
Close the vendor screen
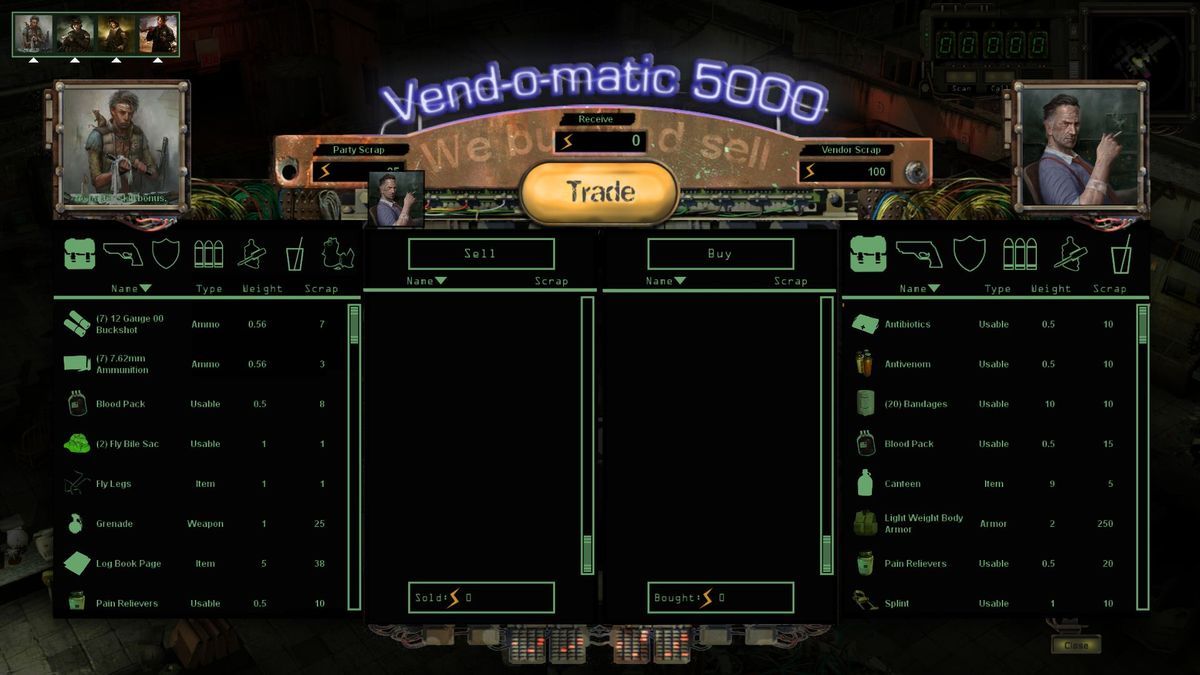click(x=1076, y=645)
